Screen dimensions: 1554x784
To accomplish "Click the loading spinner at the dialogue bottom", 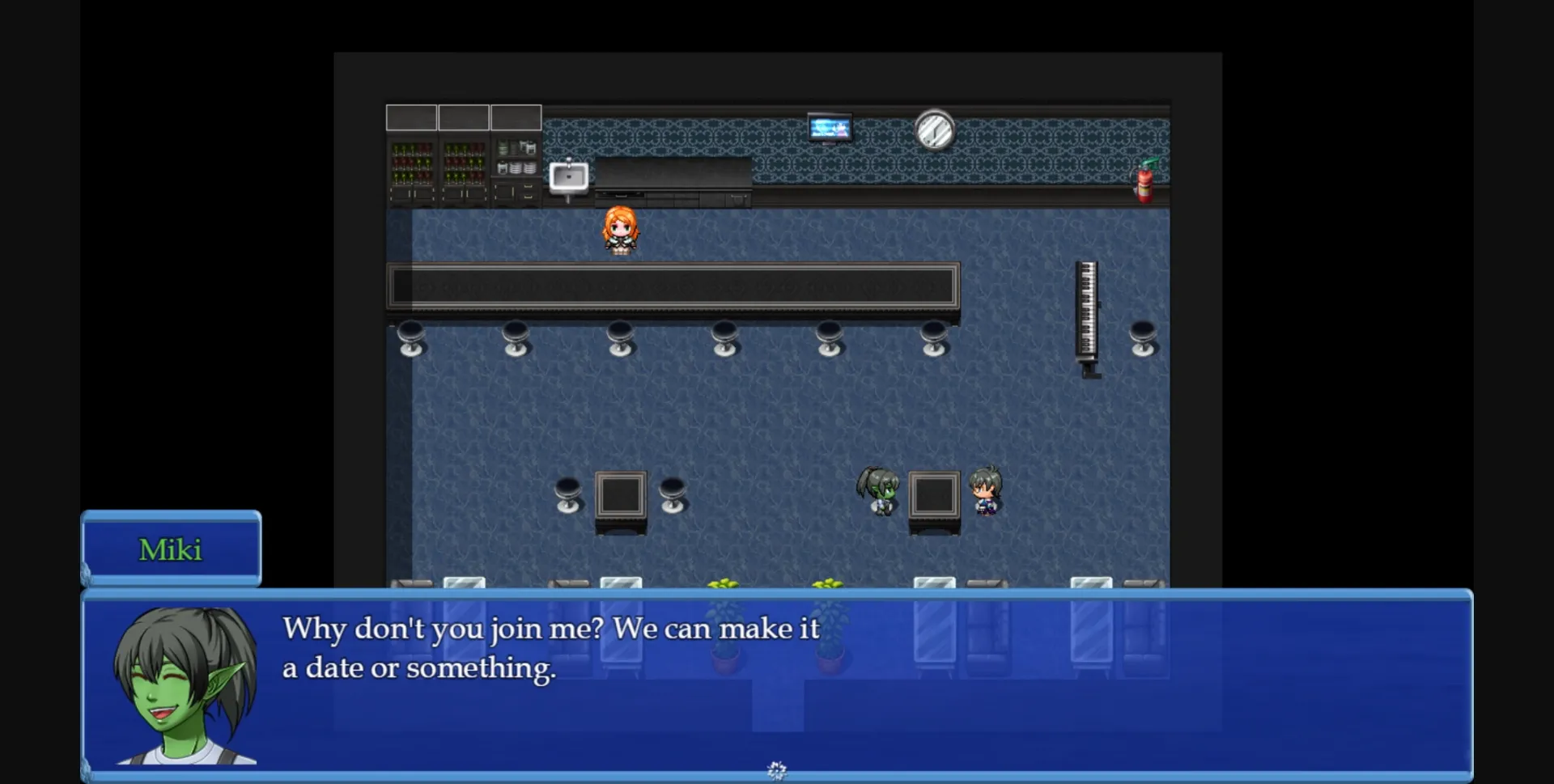I will 776,769.
